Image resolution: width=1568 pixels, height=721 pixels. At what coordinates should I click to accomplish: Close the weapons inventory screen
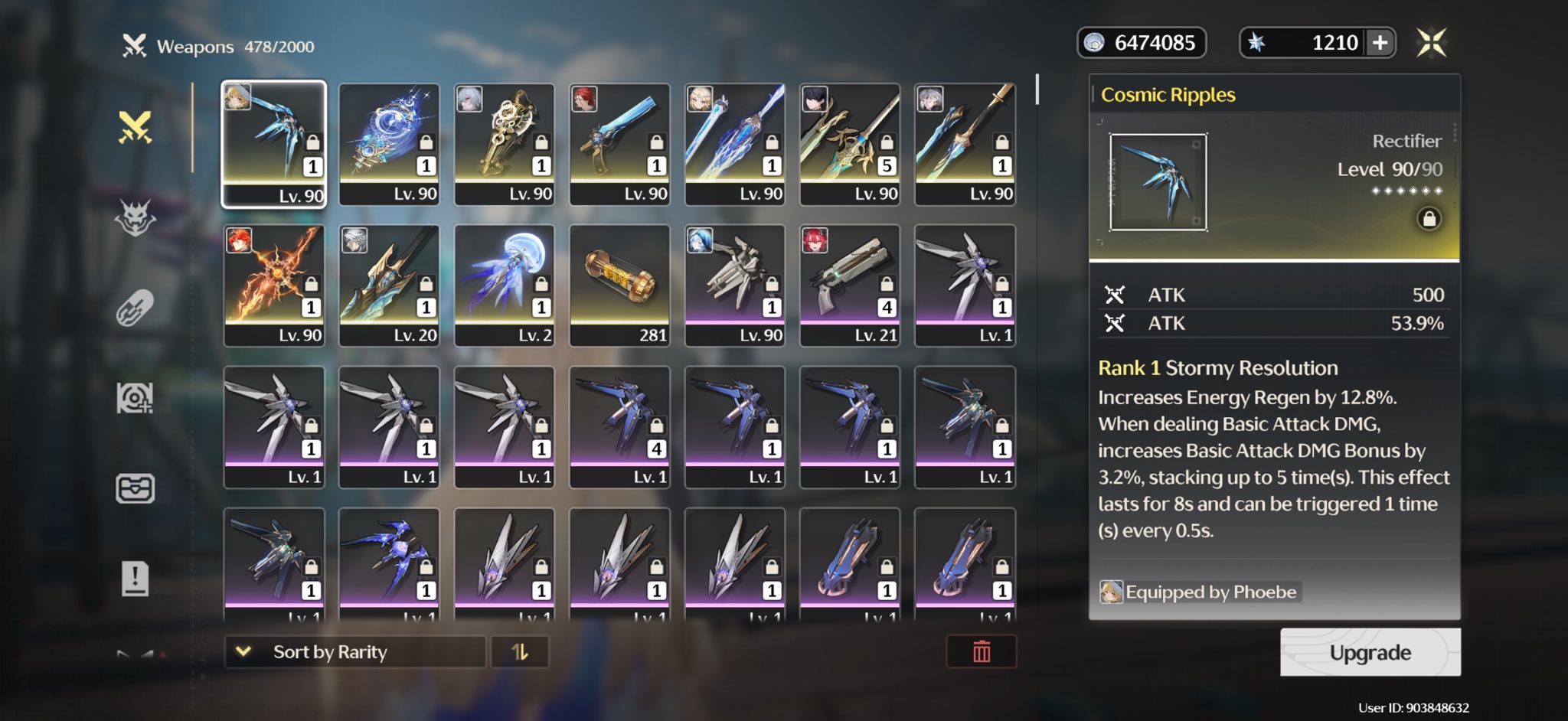point(1431,43)
